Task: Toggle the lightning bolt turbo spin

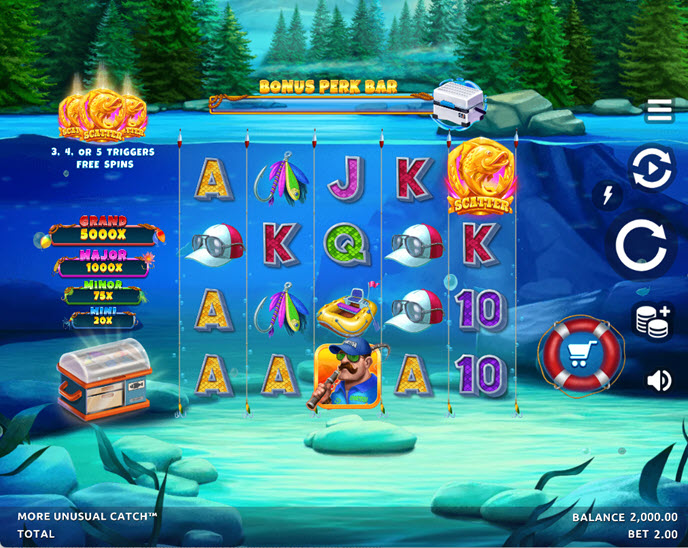Action: point(606,195)
